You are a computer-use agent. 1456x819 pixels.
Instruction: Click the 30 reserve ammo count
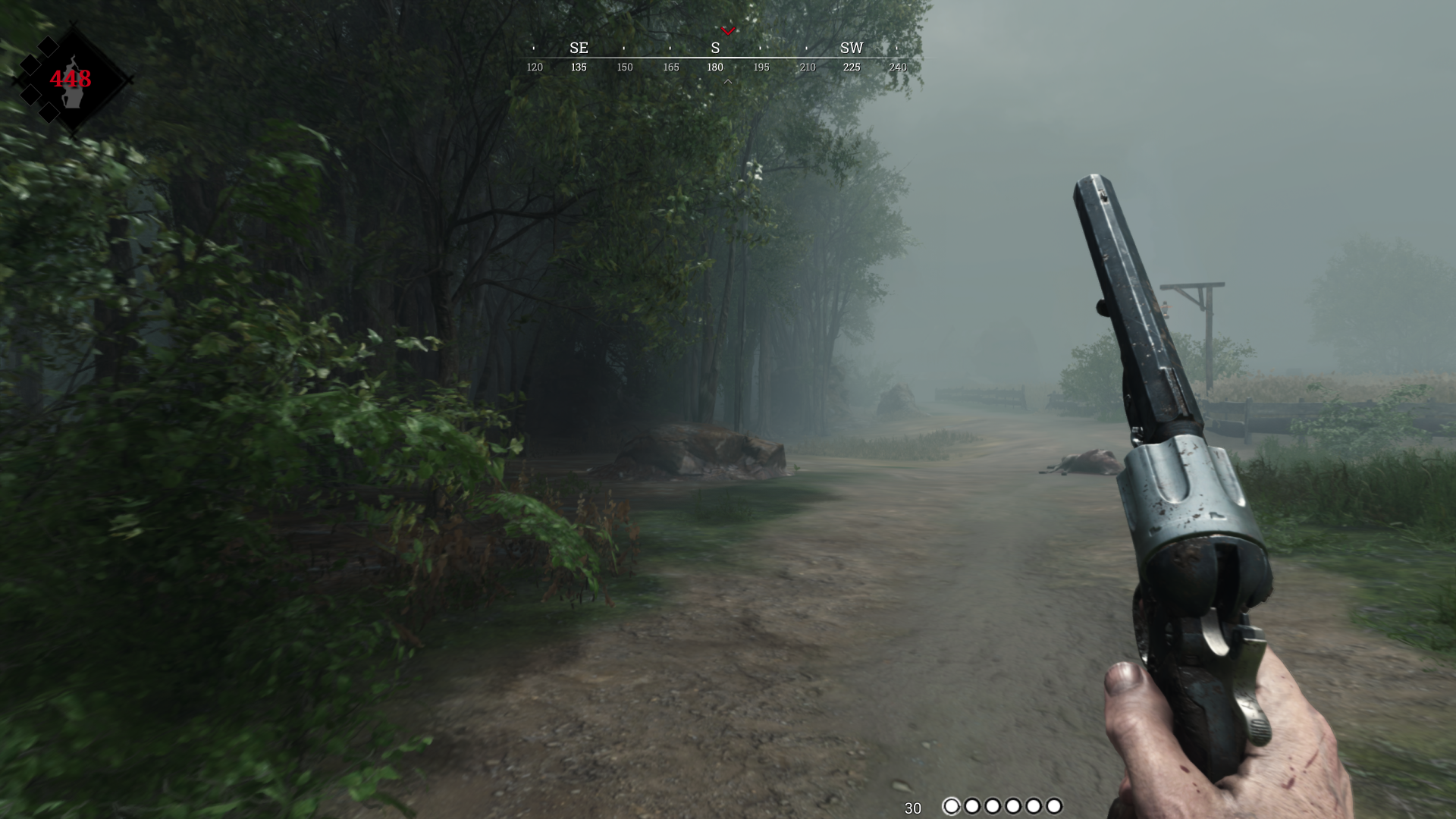[x=913, y=806]
